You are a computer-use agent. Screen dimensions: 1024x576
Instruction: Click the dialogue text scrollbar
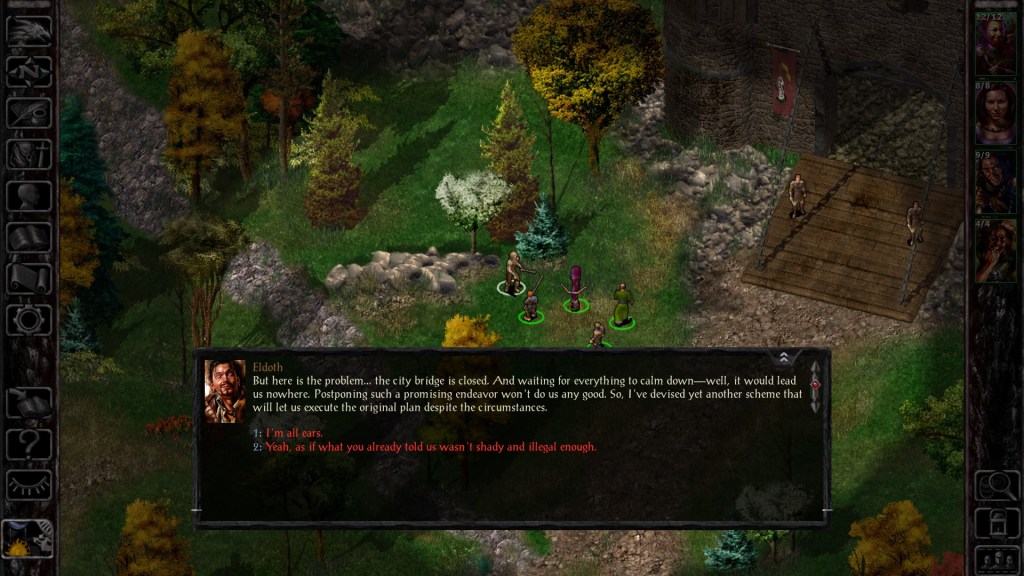(815, 386)
